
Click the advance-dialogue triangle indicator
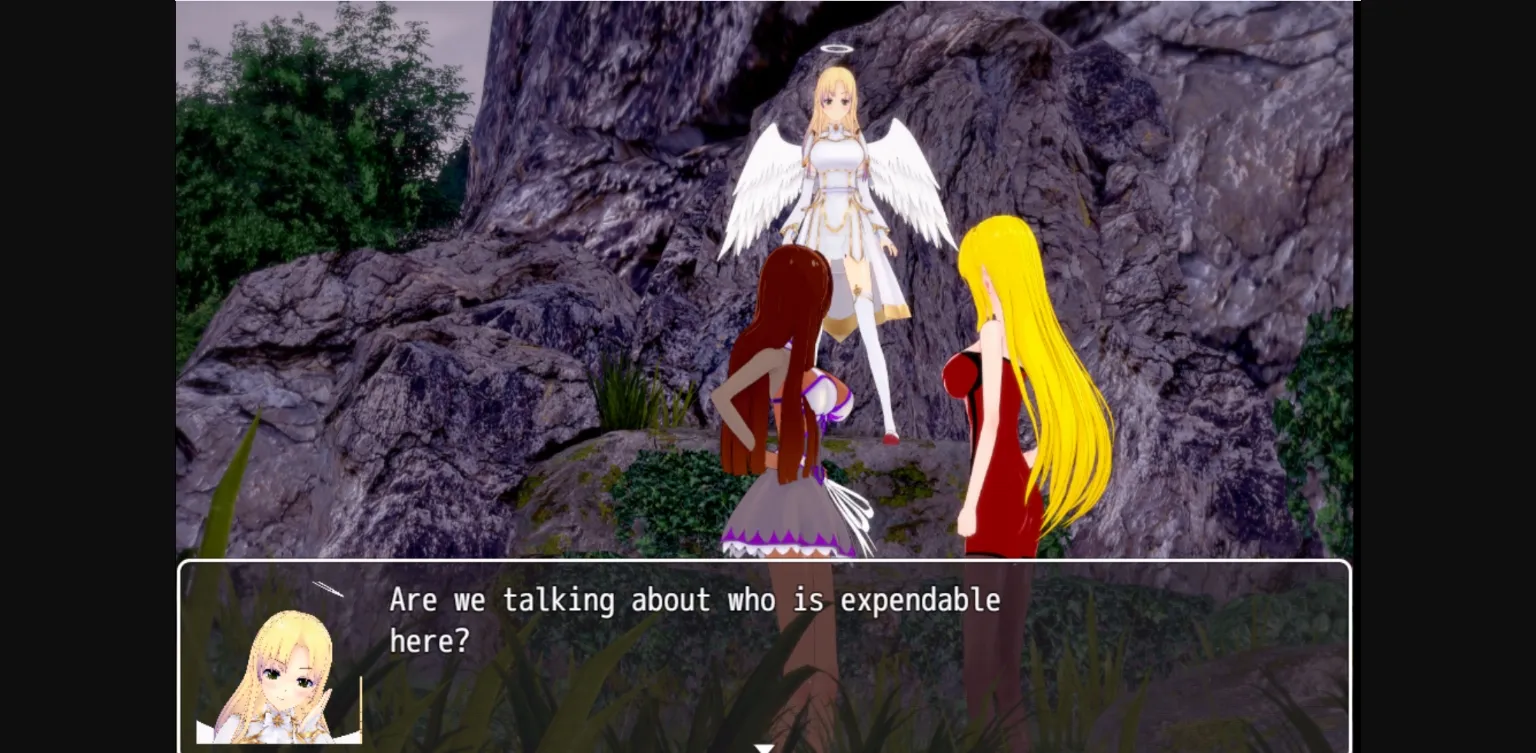pyautogui.click(x=764, y=748)
